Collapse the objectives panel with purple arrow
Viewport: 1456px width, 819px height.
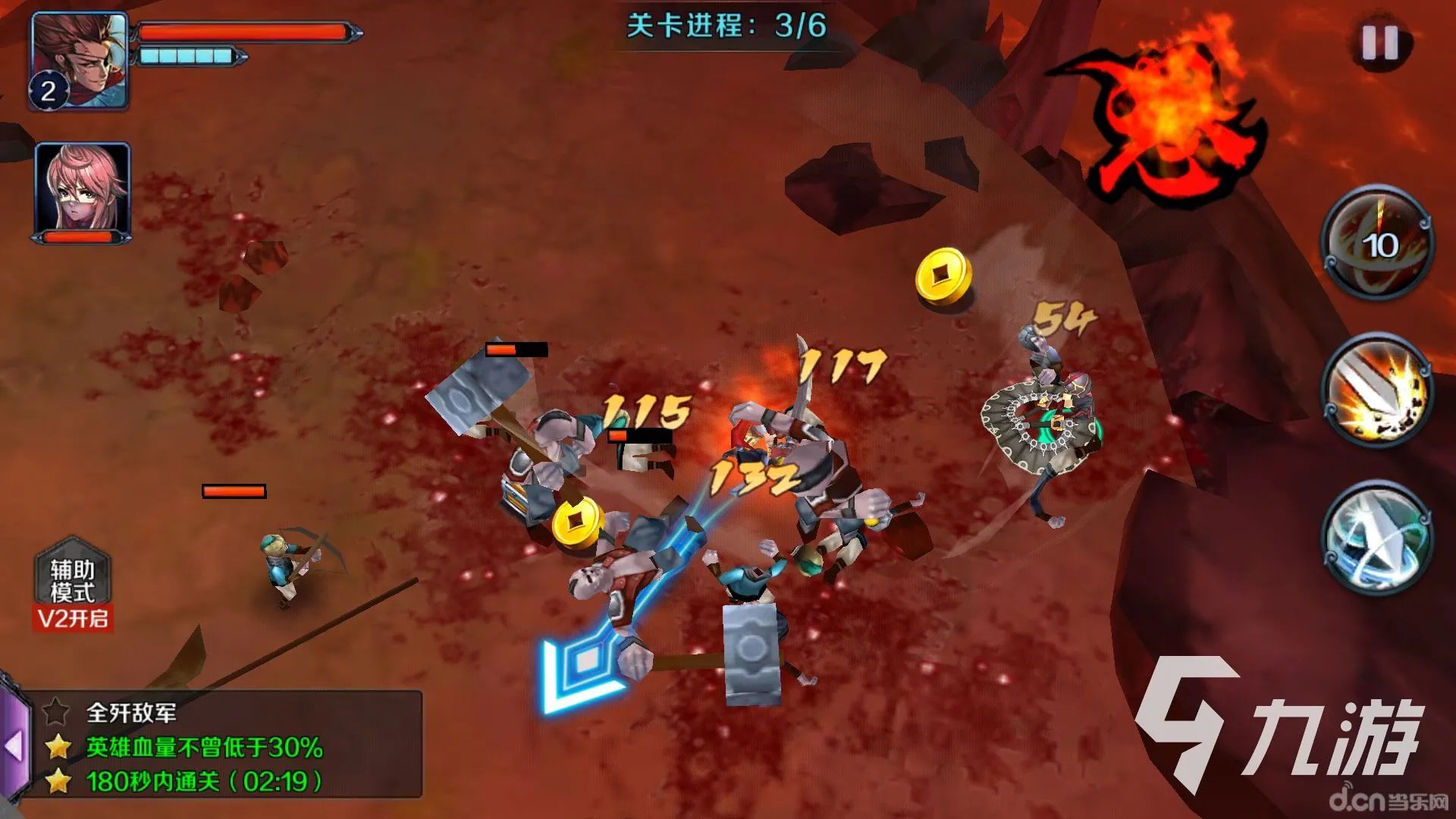click(14, 746)
